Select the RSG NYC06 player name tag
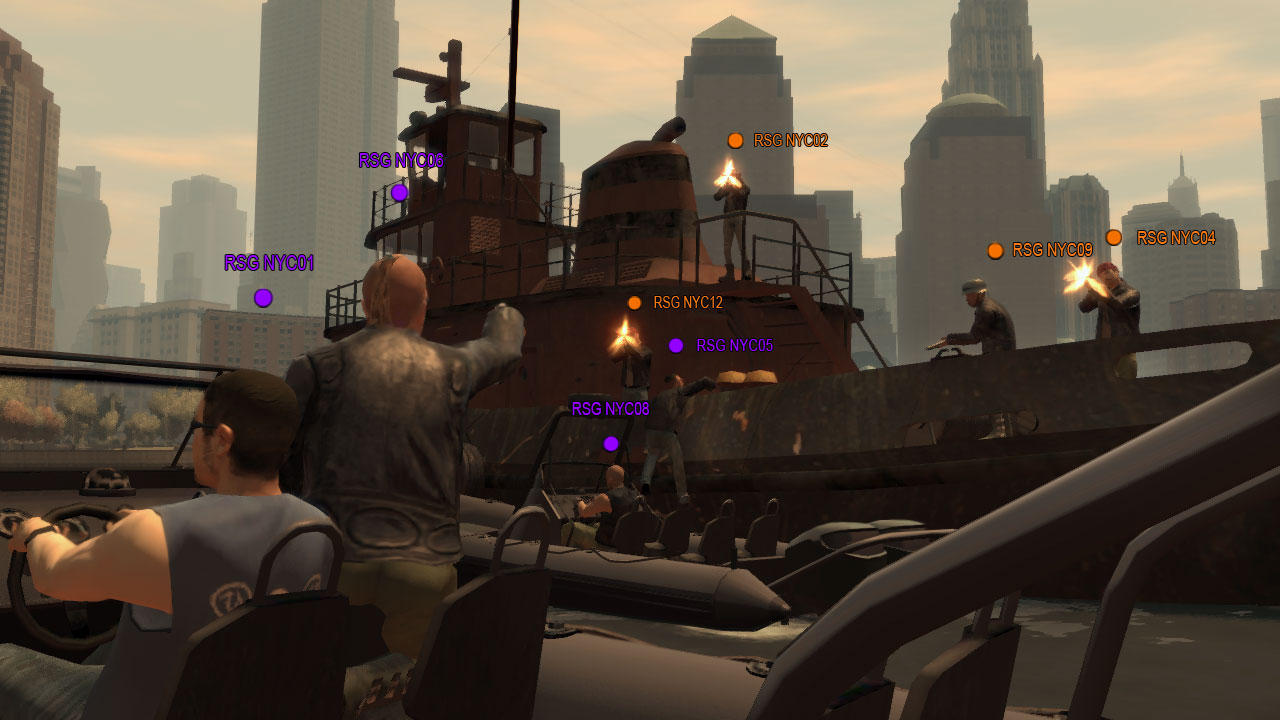Image resolution: width=1280 pixels, height=720 pixels. click(x=401, y=161)
